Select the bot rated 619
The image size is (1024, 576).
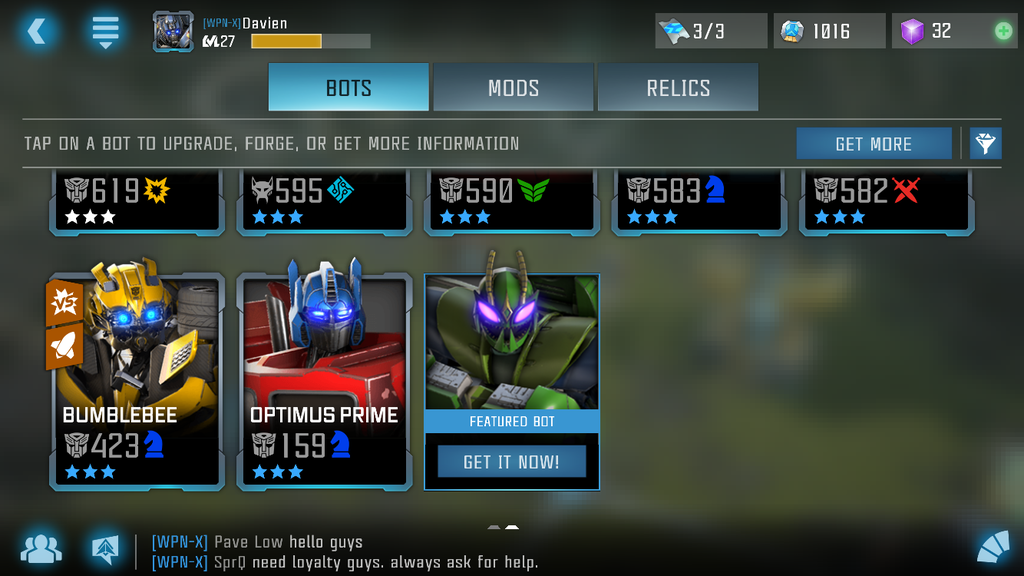tap(137, 201)
